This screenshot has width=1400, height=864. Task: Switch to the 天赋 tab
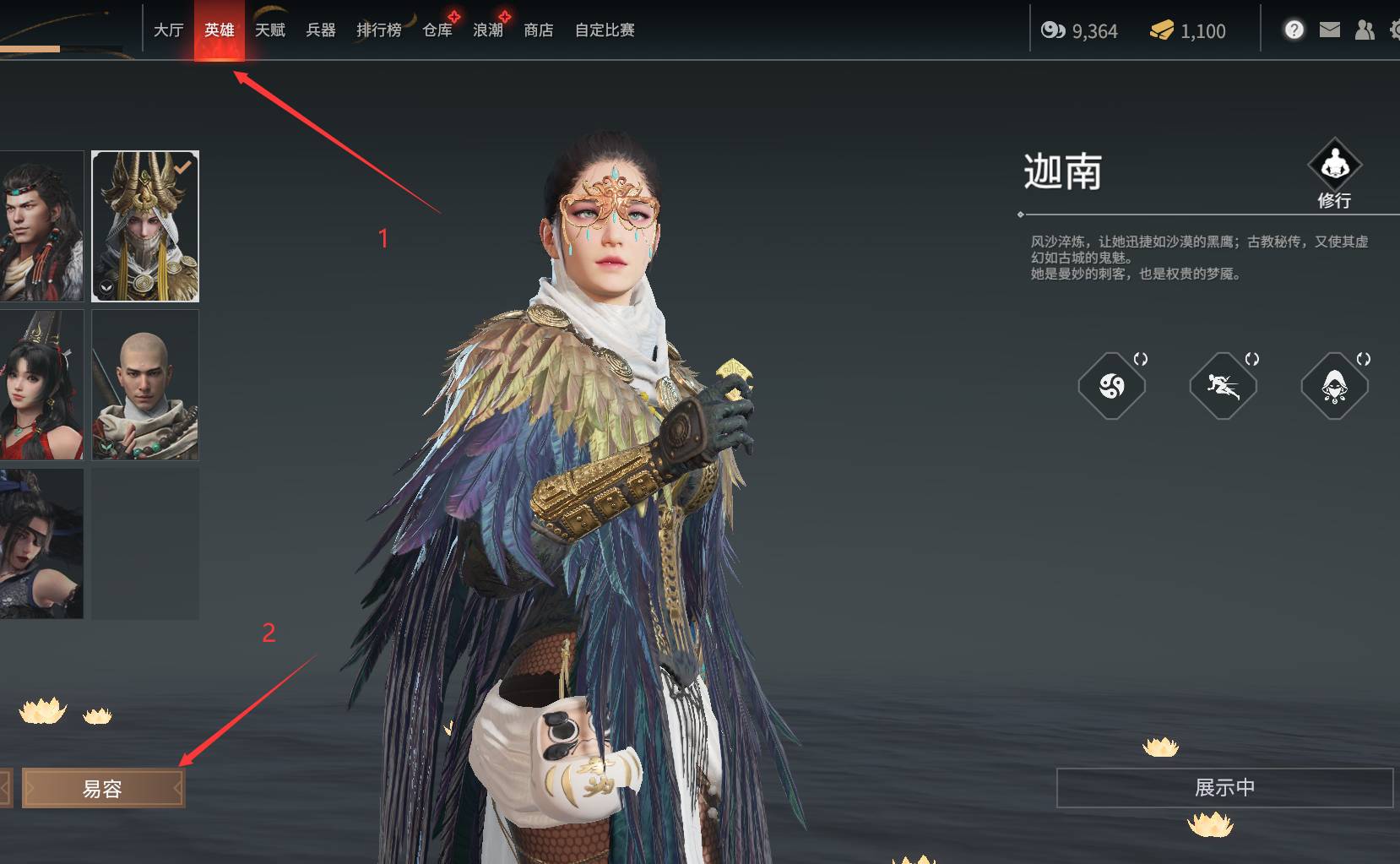pos(269,30)
